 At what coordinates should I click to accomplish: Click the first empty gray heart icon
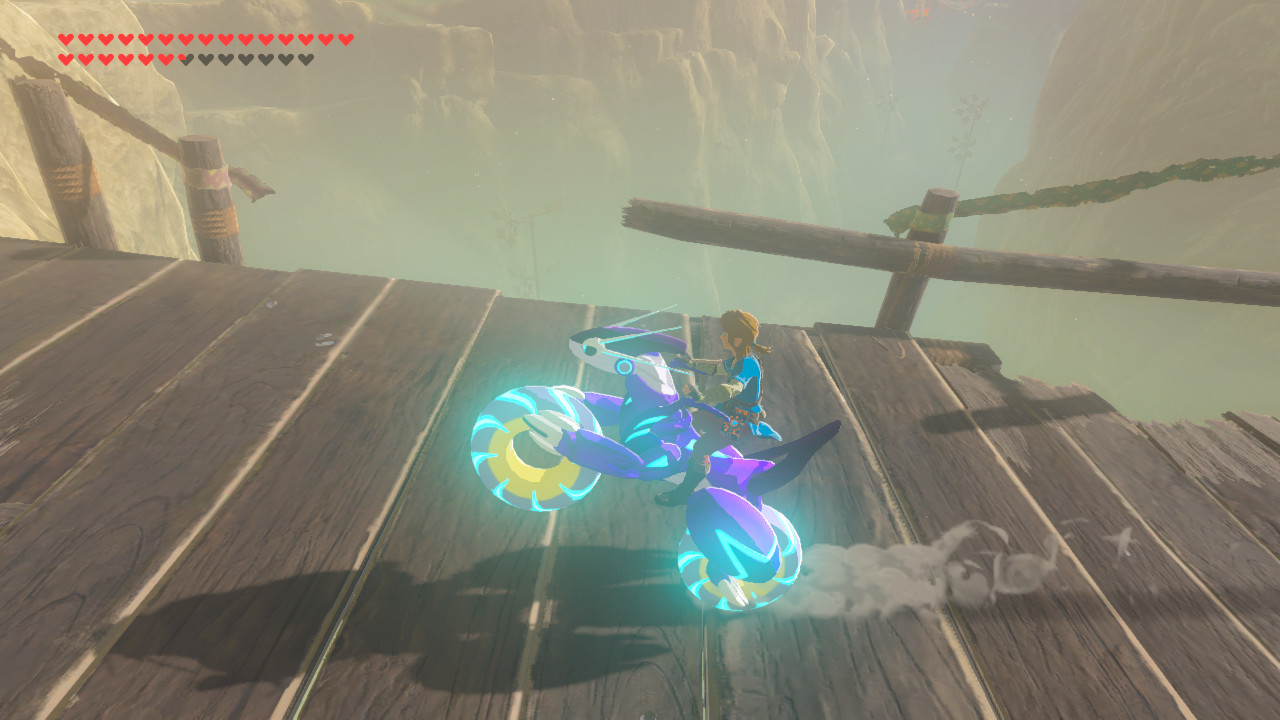tap(205, 59)
